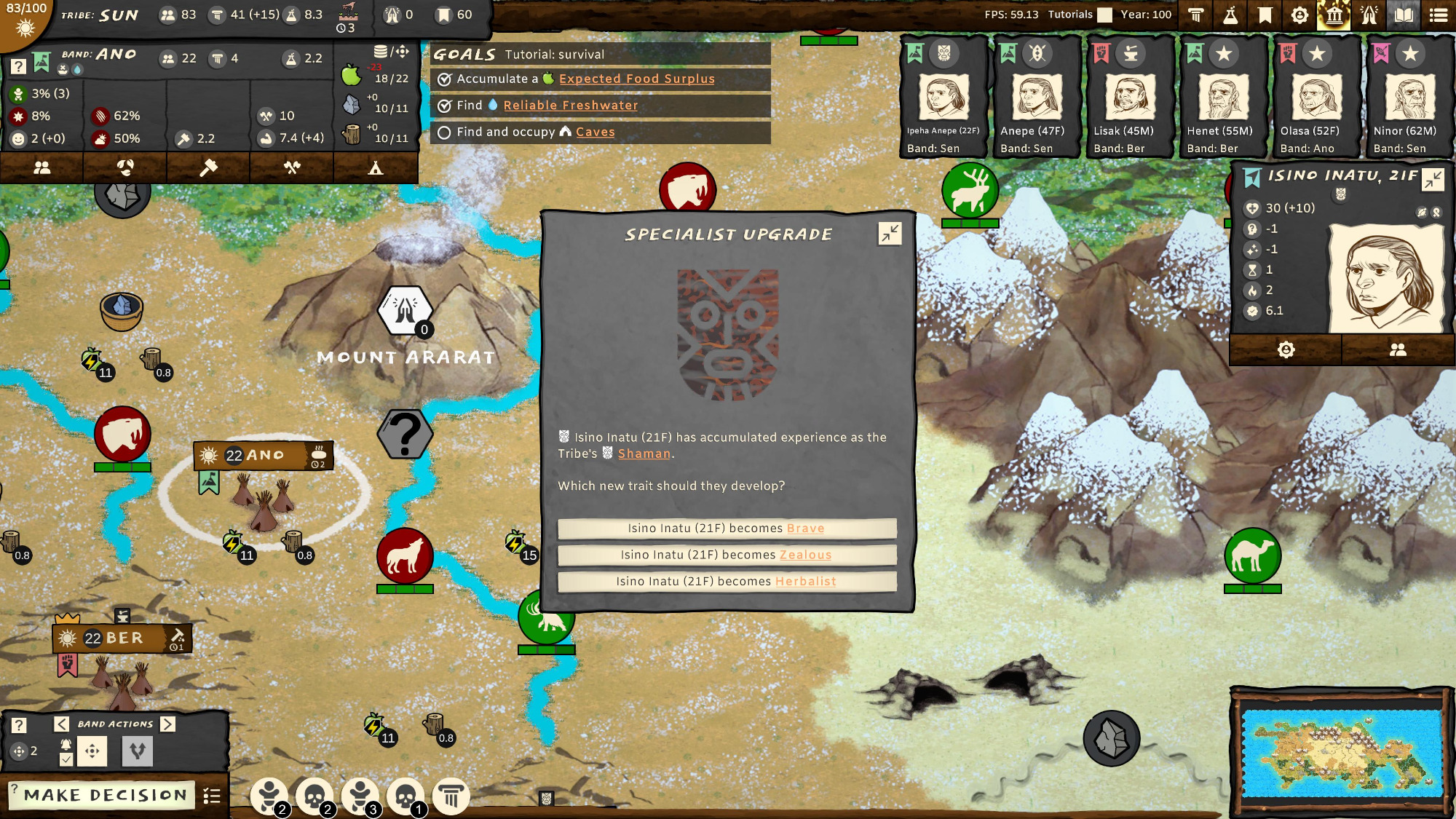The image size is (1456, 819).
Task: Open the settings gear in top bar
Action: click(1299, 15)
